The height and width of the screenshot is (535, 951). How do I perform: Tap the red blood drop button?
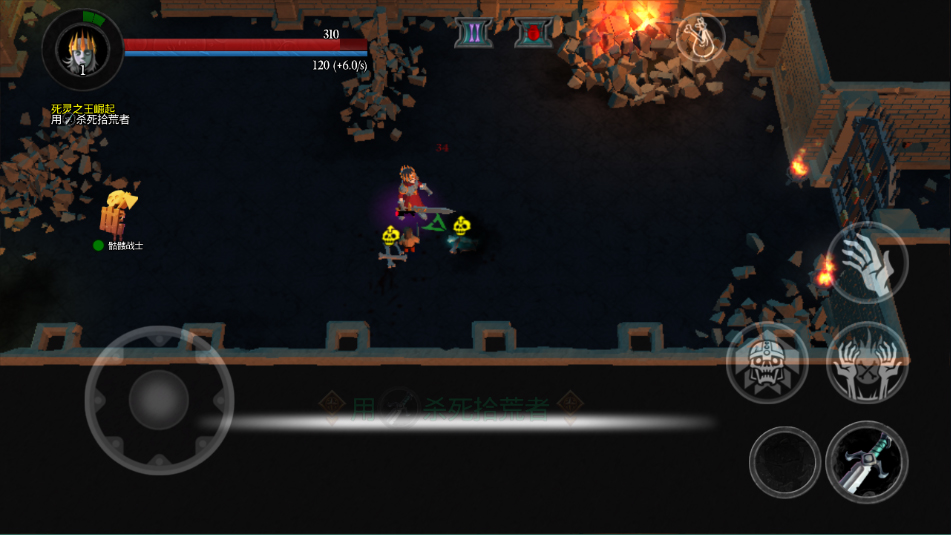point(533,33)
